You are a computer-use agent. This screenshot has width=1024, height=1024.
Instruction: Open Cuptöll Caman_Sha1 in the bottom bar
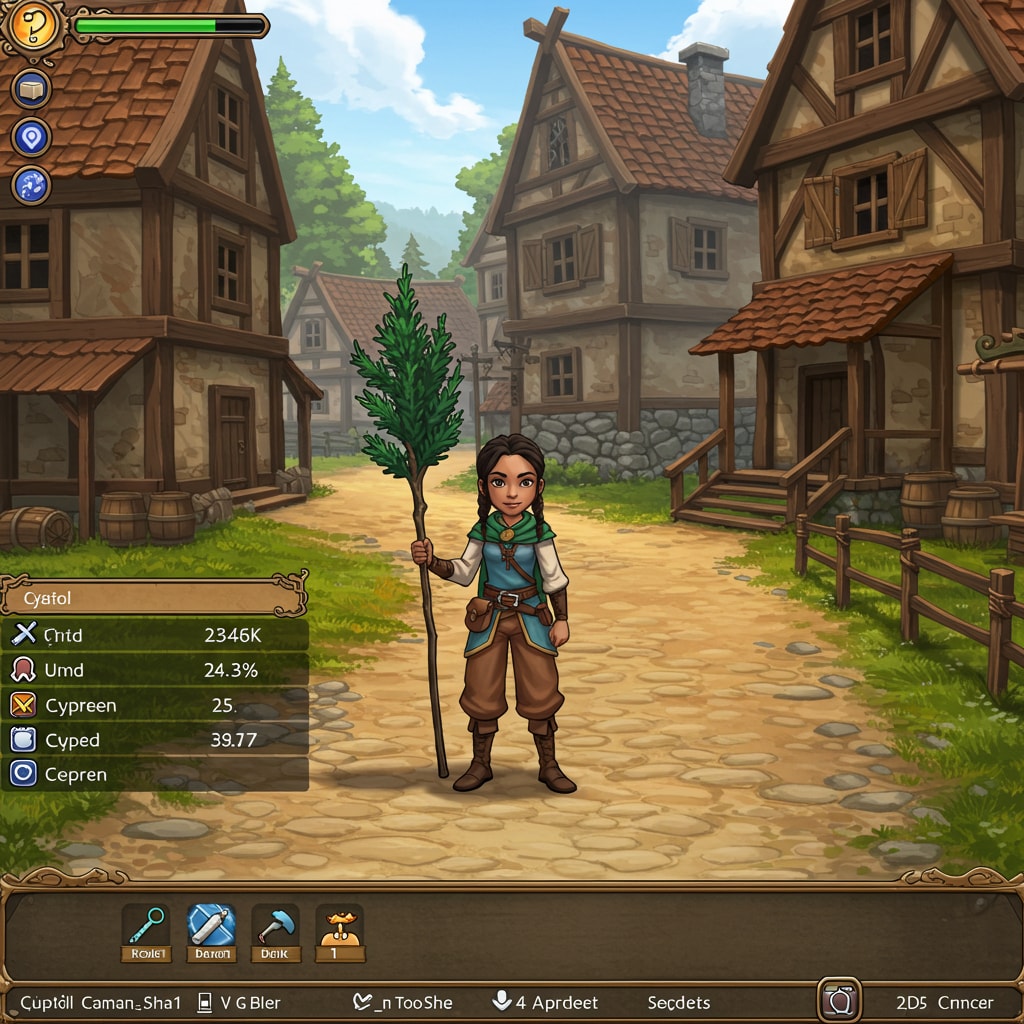pyautogui.click(x=101, y=1002)
